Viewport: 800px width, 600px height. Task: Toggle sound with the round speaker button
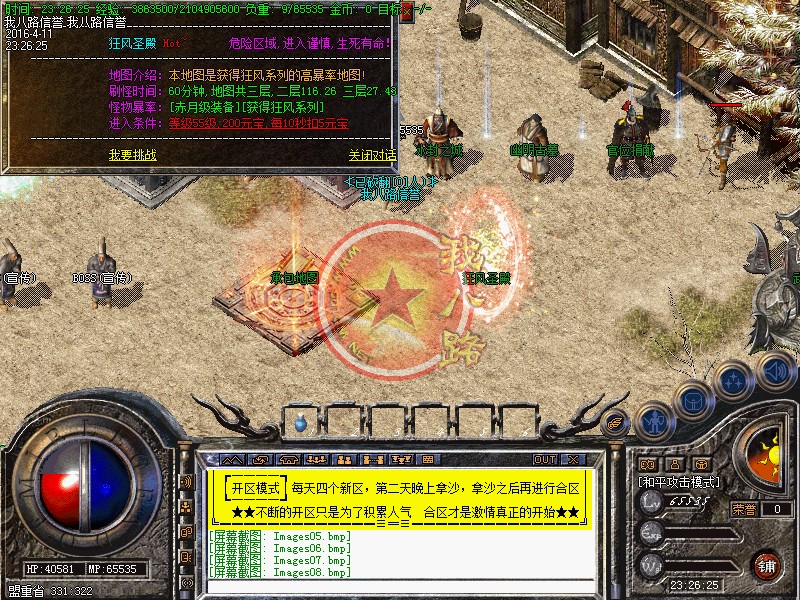pos(772,371)
